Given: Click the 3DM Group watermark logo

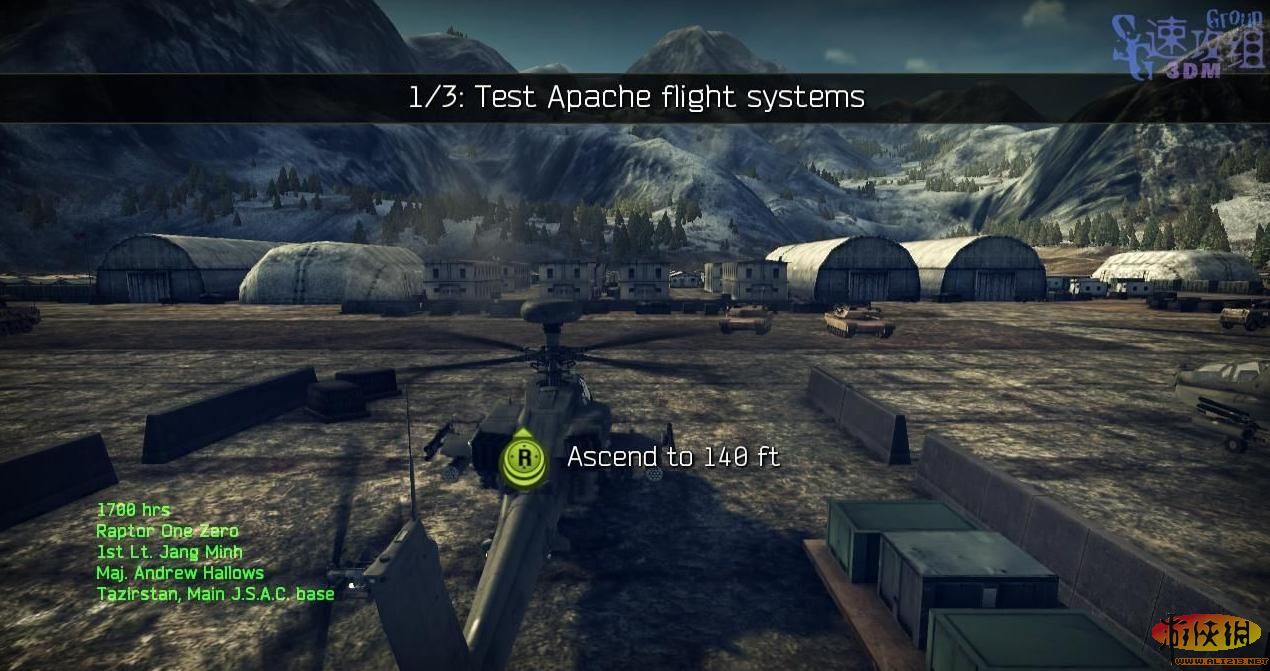Looking at the screenshot, I should click(1190, 46).
